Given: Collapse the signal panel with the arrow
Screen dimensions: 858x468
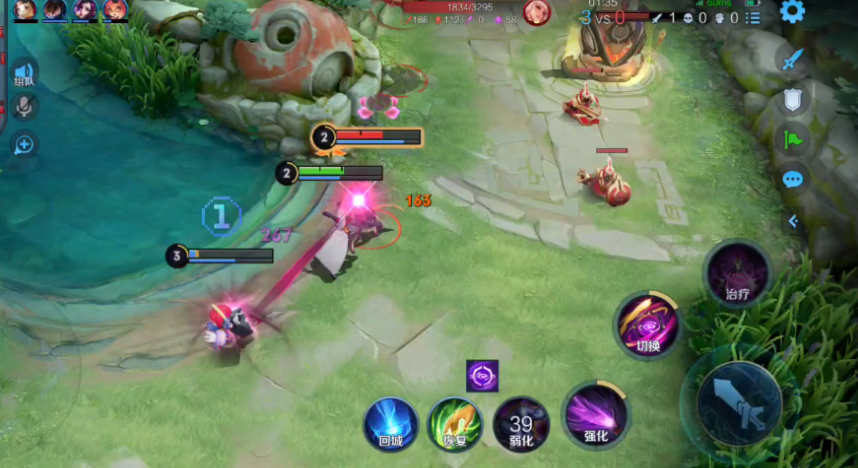Looking at the screenshot, I should coord(793,221).
